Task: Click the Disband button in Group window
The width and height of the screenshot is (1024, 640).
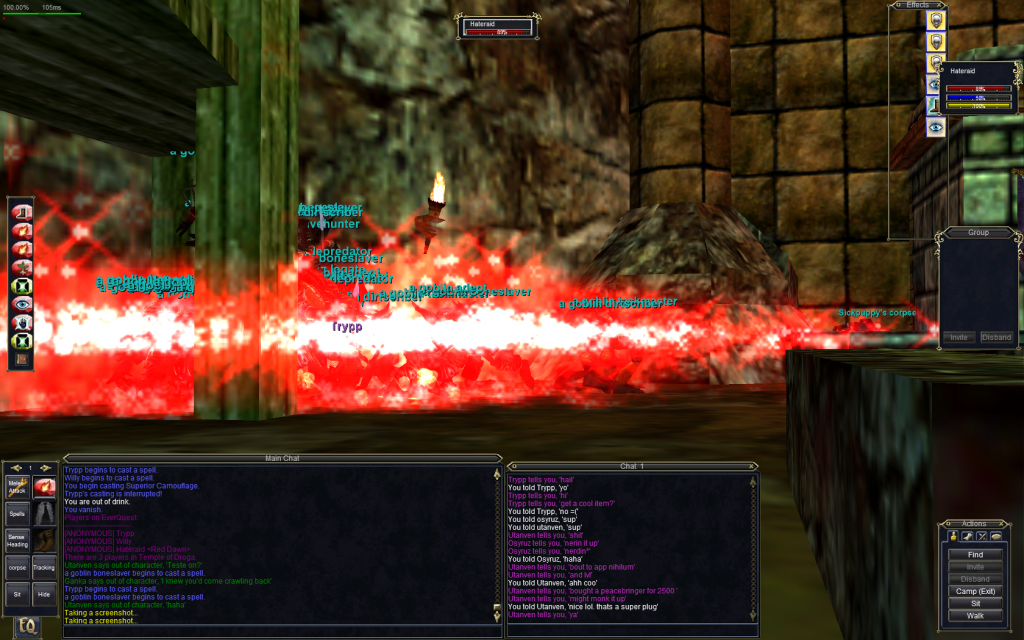Action: (x=996, y=337)
